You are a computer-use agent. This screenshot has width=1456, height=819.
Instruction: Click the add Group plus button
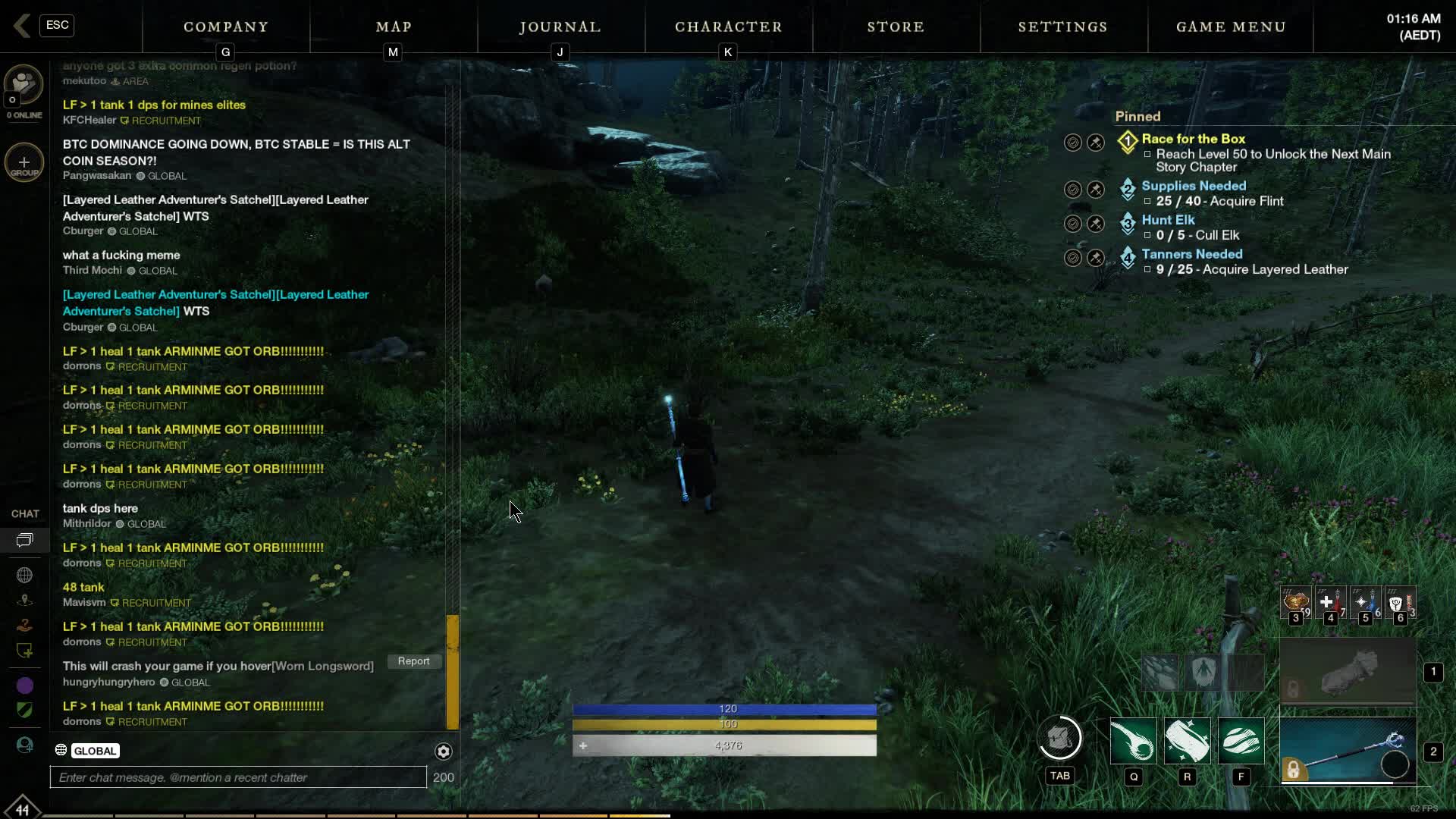tap(24, 162)
